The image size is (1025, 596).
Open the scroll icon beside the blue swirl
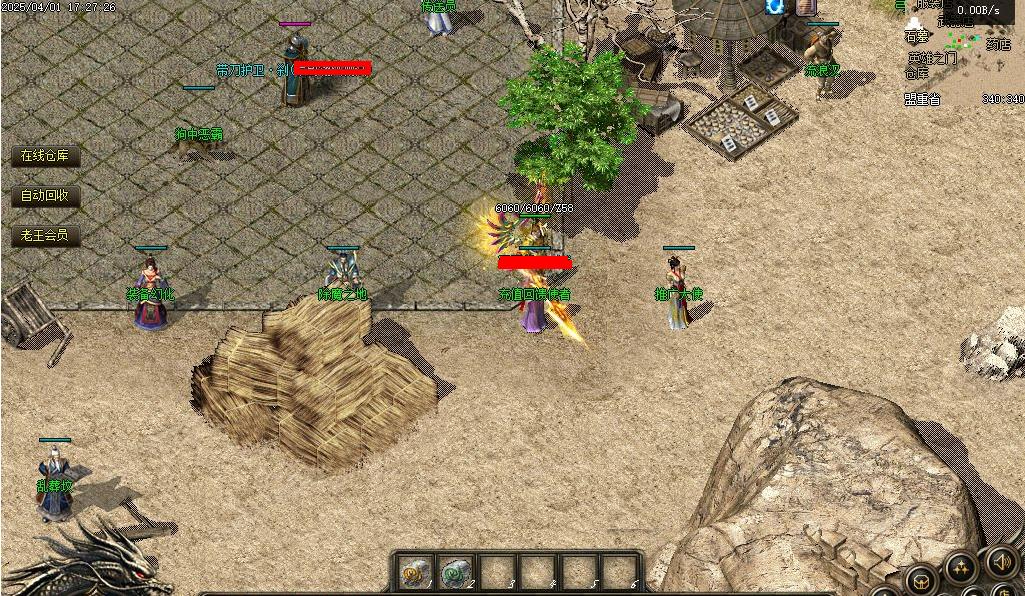pos(806,7)
